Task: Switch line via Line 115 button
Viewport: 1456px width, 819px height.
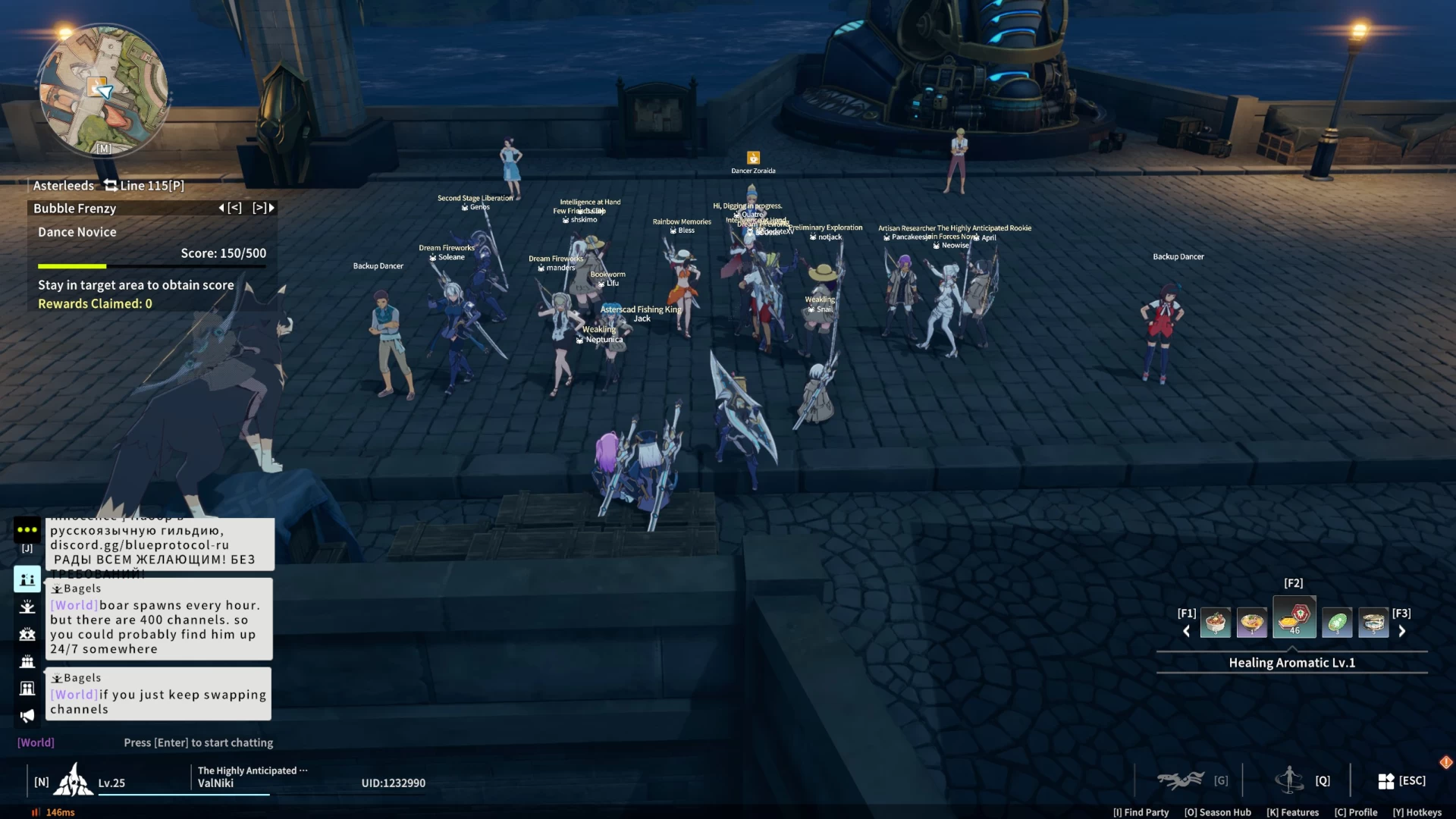Action: click(x=144, y=186)
